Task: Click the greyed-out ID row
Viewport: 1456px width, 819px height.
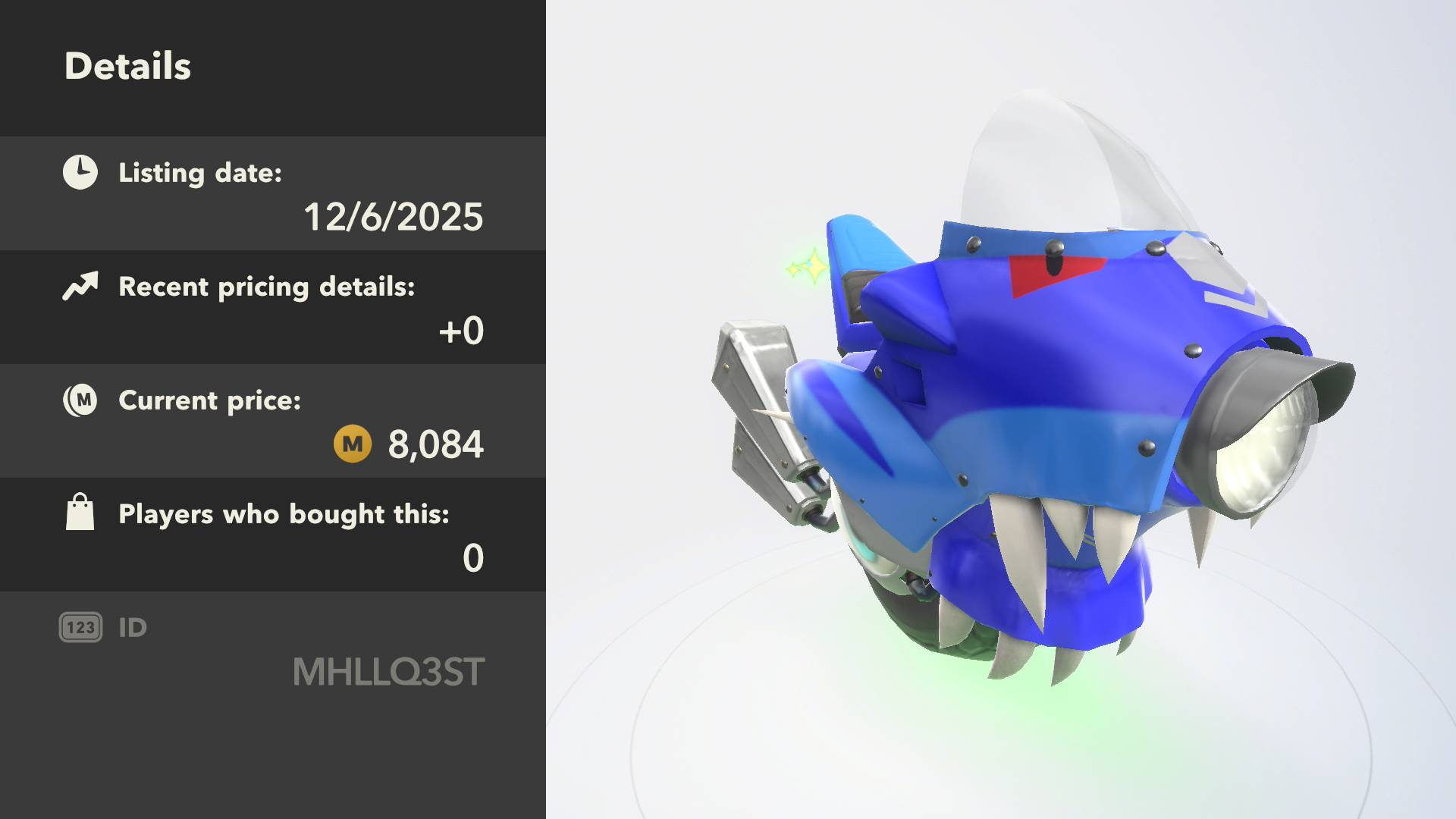Action: click(x=273, y=649)
